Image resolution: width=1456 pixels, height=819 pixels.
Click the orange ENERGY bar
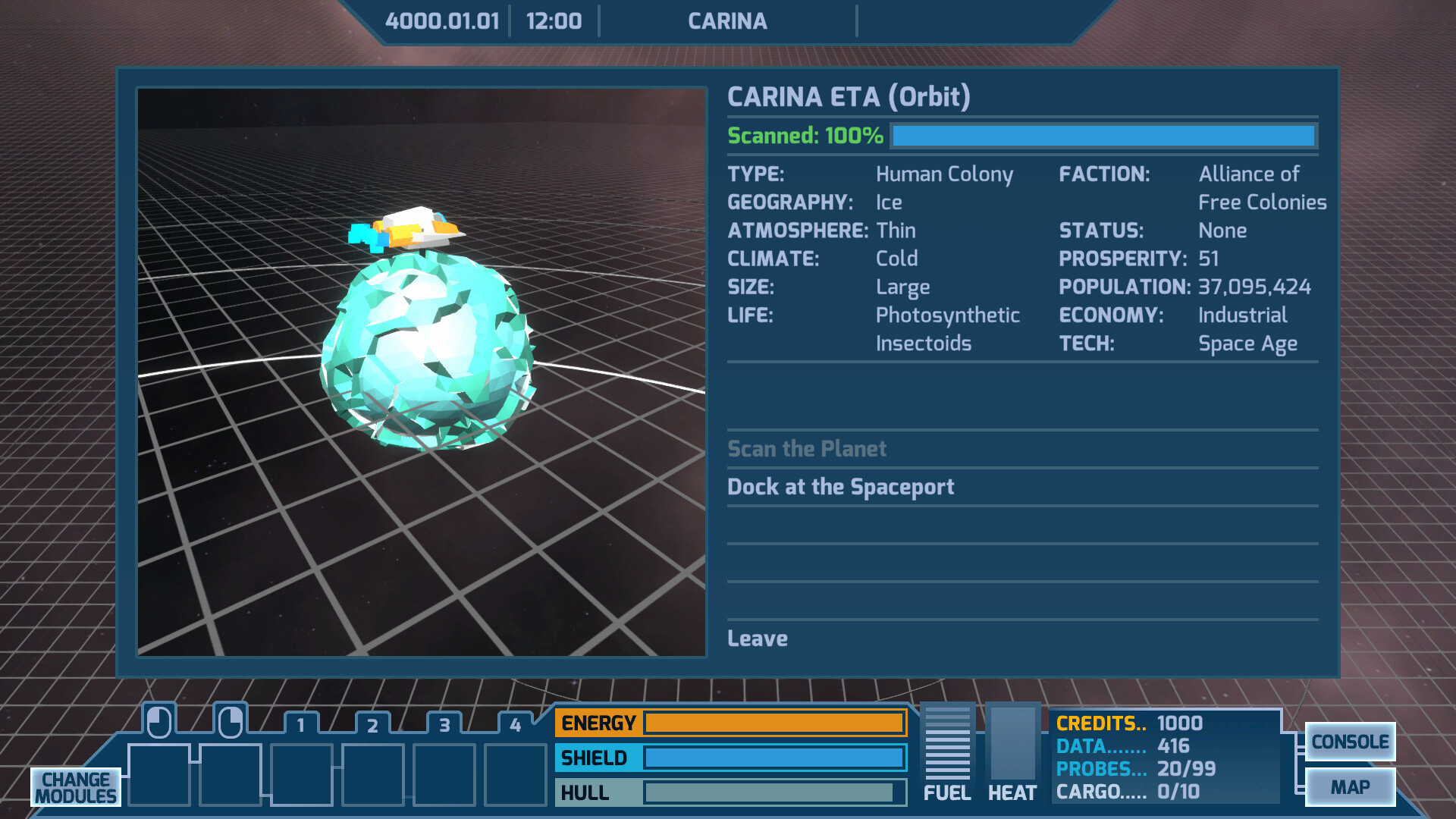tap(773, 723)
